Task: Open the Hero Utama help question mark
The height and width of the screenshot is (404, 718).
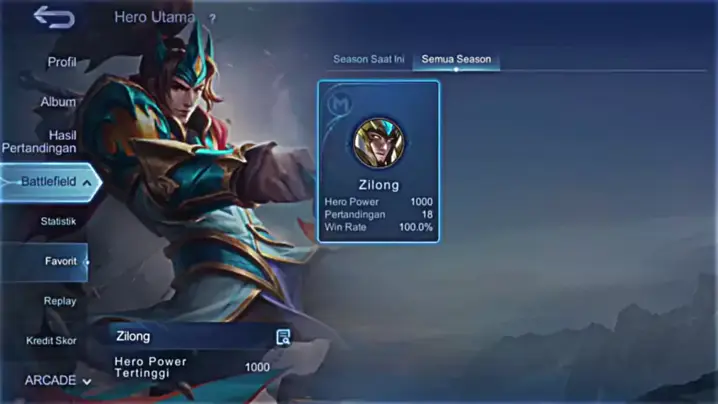Action: coord(212,18)
